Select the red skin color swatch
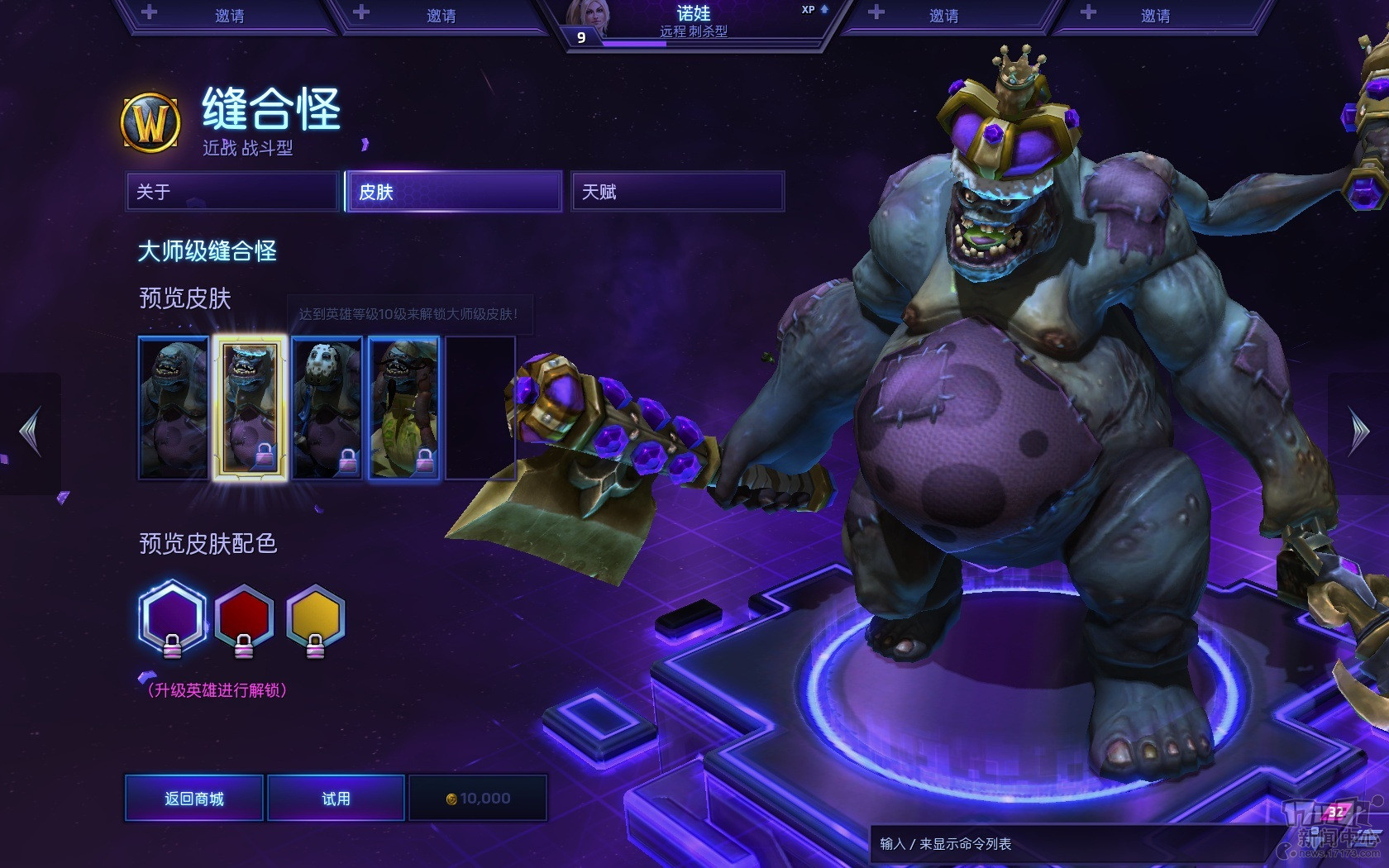 244,618
